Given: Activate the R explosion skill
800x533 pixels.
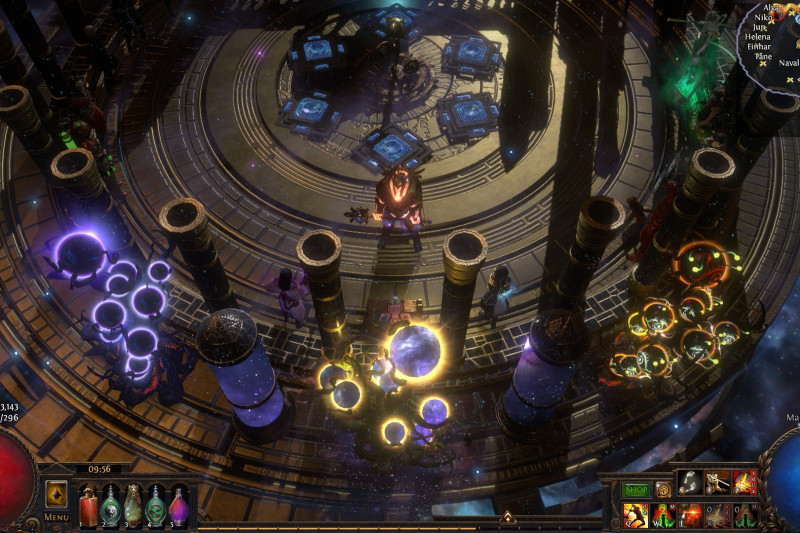Looking at the screenshot, I should [x=717, y=515].
